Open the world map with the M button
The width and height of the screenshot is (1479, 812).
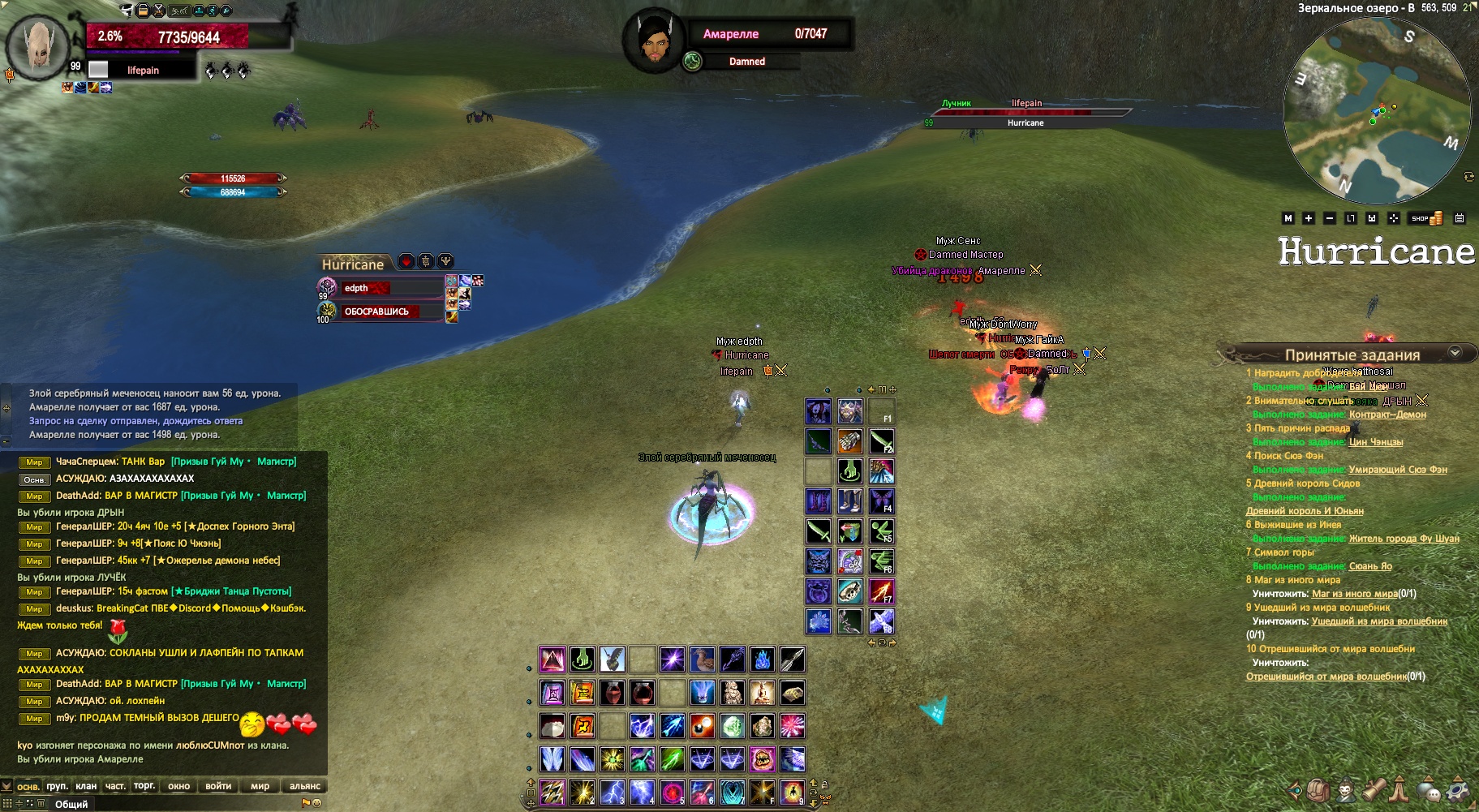pos(1288,218)
